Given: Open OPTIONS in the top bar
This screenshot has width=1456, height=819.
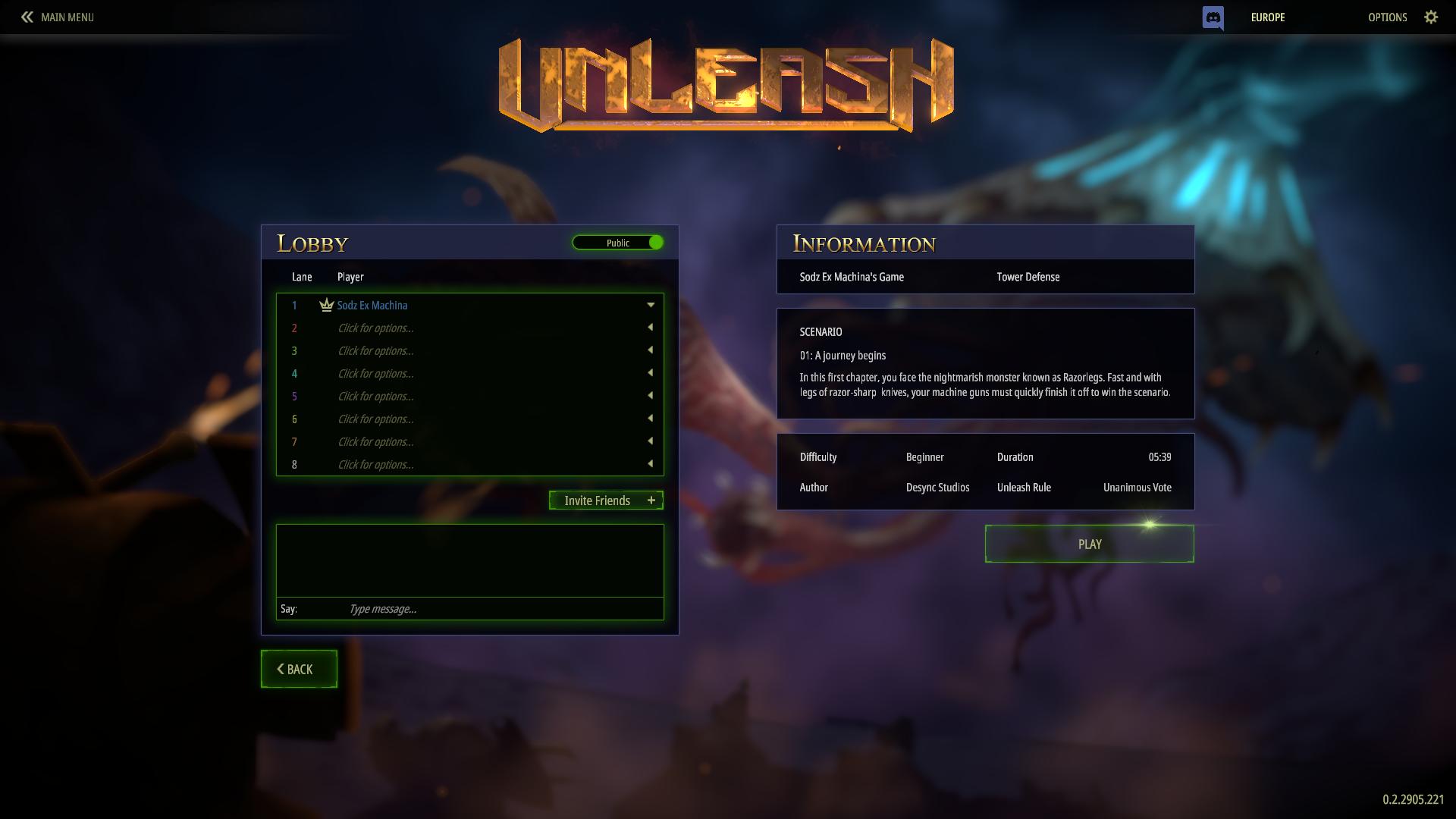Looking at the screenshot, I should tap(1387, 17).
